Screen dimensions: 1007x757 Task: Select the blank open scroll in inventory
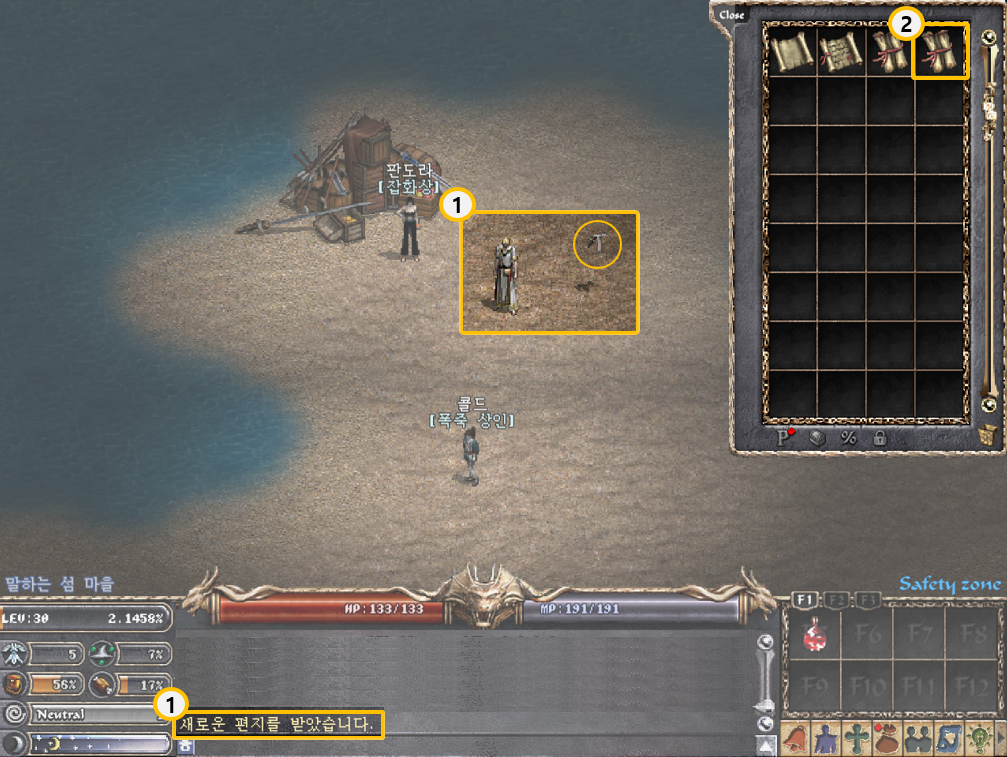792,51
